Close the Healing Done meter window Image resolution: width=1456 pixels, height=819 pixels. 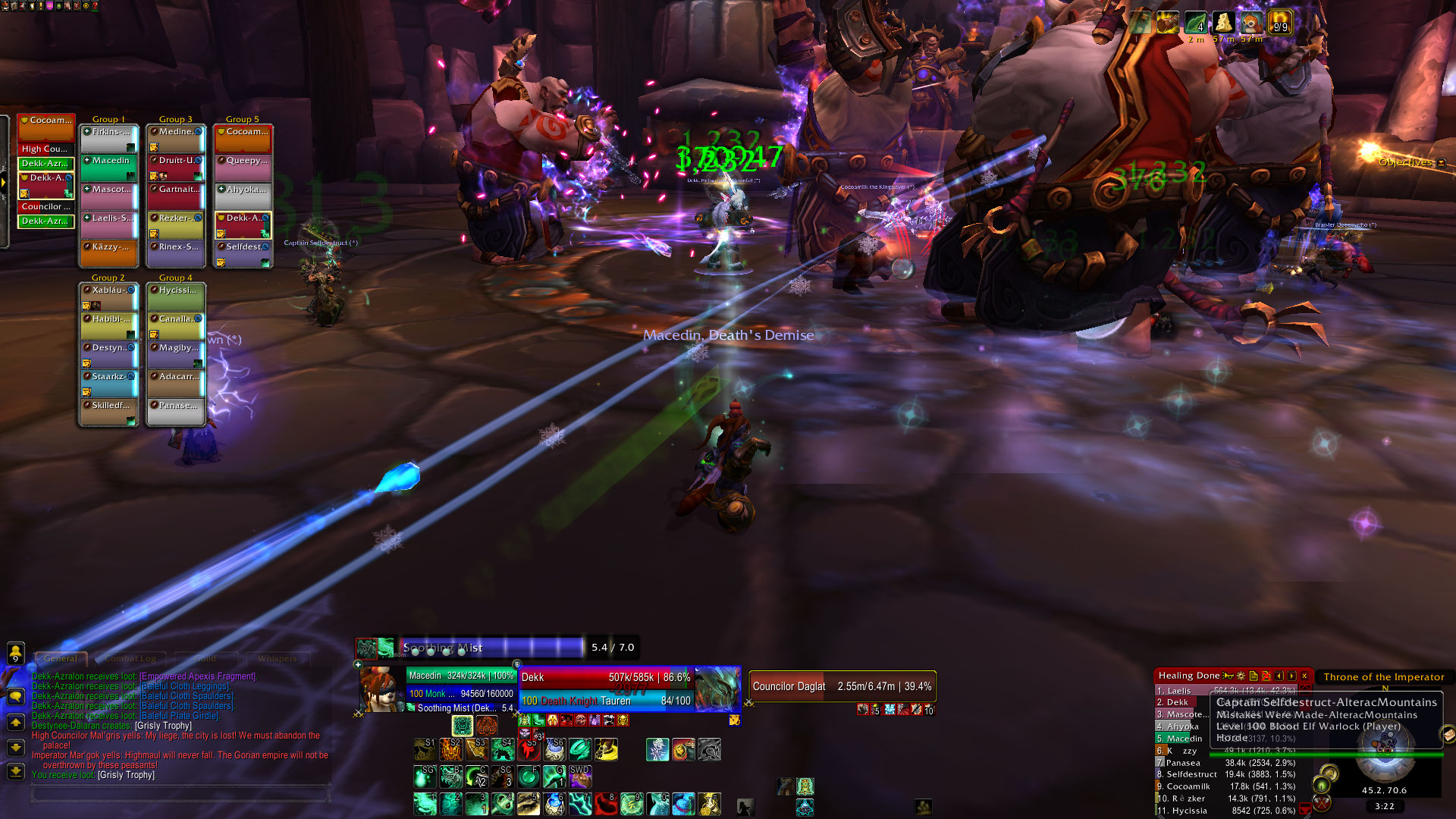click(x=1304, y=676)
